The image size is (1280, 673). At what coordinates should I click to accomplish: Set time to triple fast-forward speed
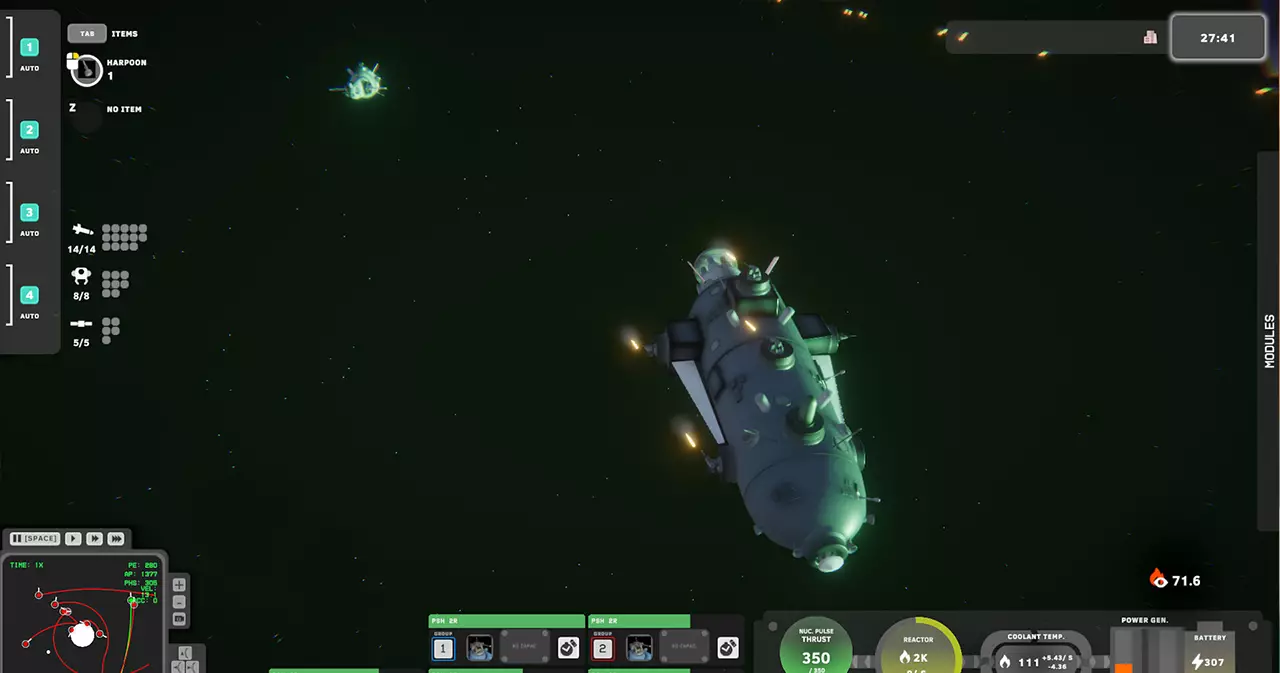116,538
